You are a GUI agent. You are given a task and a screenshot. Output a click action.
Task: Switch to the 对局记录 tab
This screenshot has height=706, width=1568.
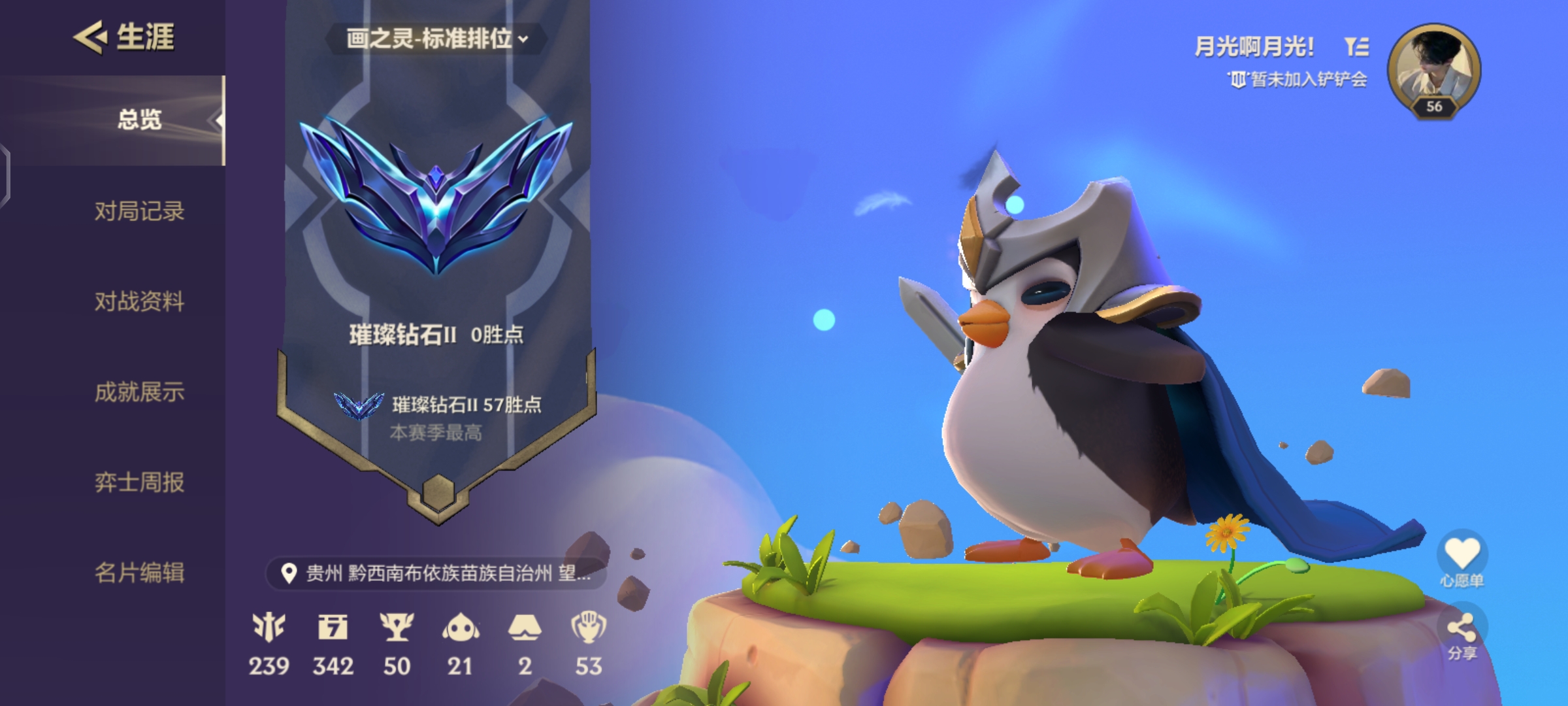tap(140, 211)
